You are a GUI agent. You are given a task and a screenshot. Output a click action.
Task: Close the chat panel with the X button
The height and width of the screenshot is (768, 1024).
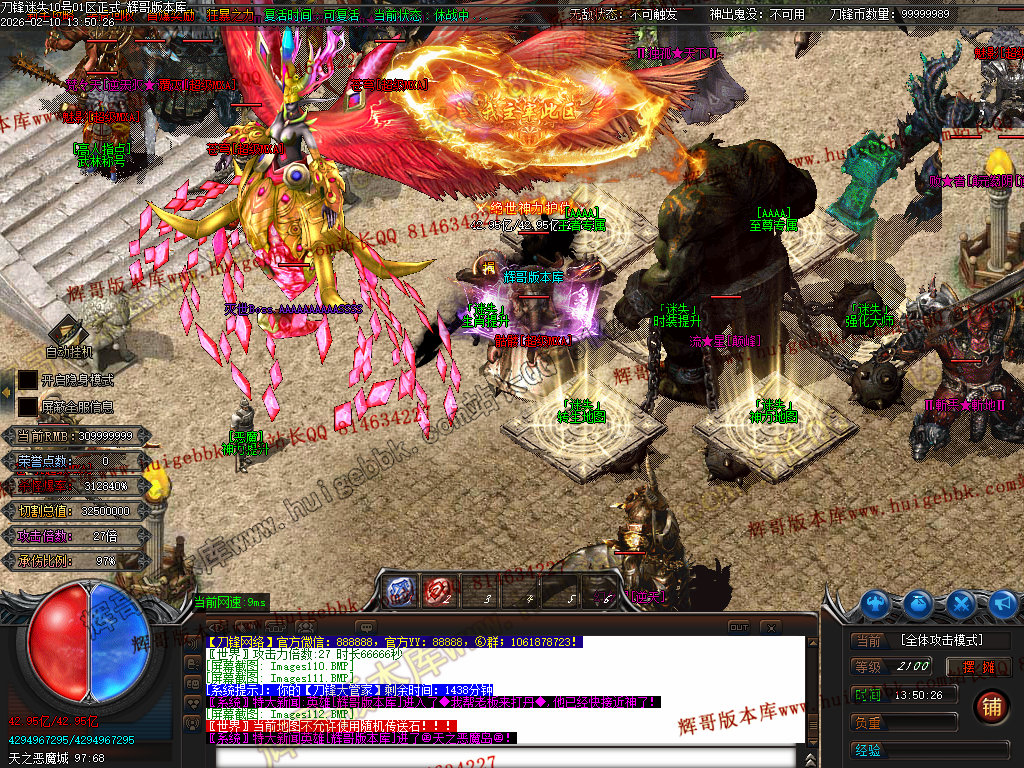[770, 627]
